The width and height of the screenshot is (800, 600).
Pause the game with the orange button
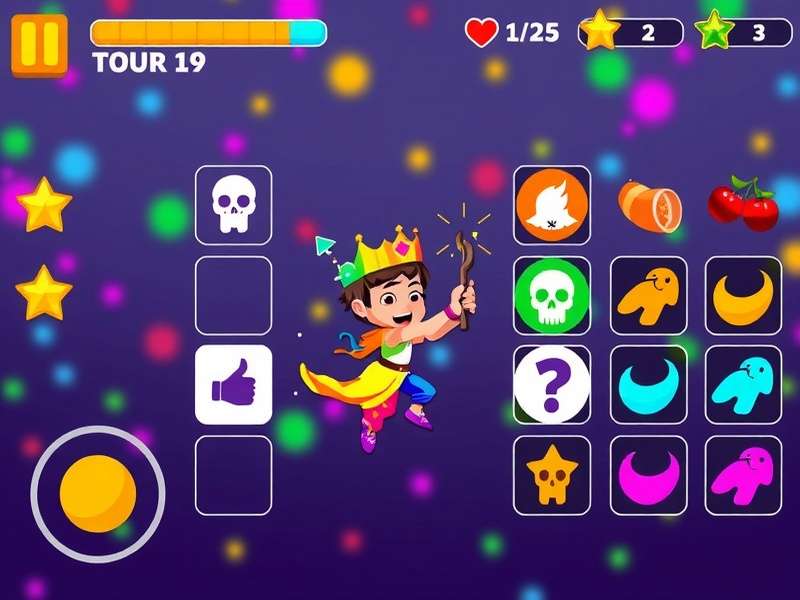pyautogui.click(x=39, y=45)
